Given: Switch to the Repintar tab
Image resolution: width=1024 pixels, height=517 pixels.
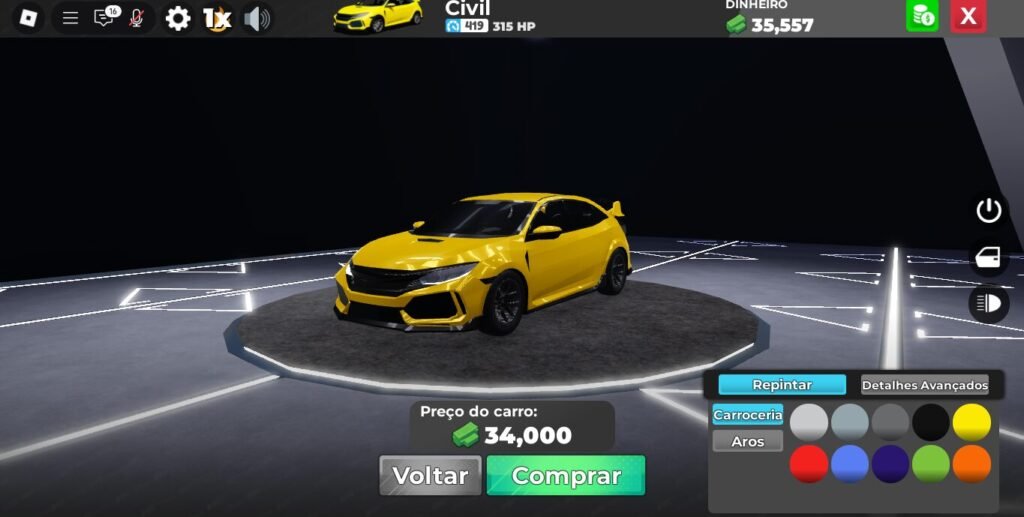Looking at the screenshot, I should click(782, 385).
